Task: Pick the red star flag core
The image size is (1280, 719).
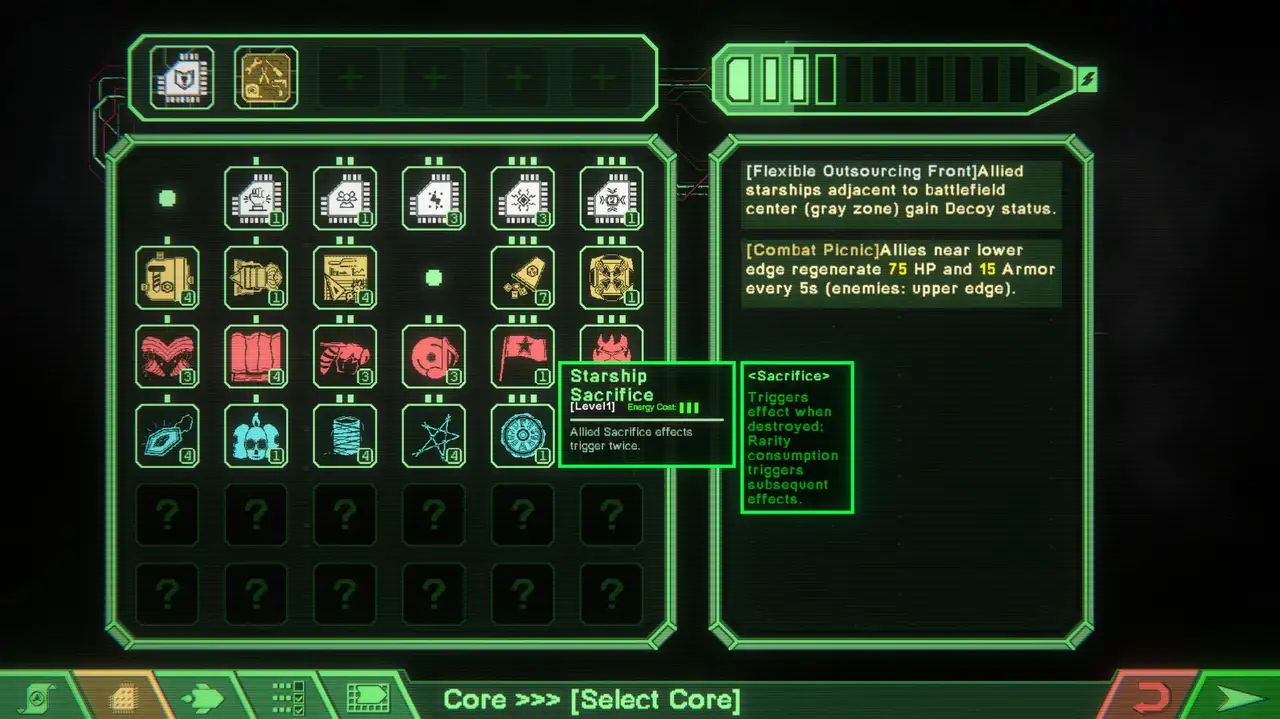Action: pyautogui.click(x=523, y=356)
